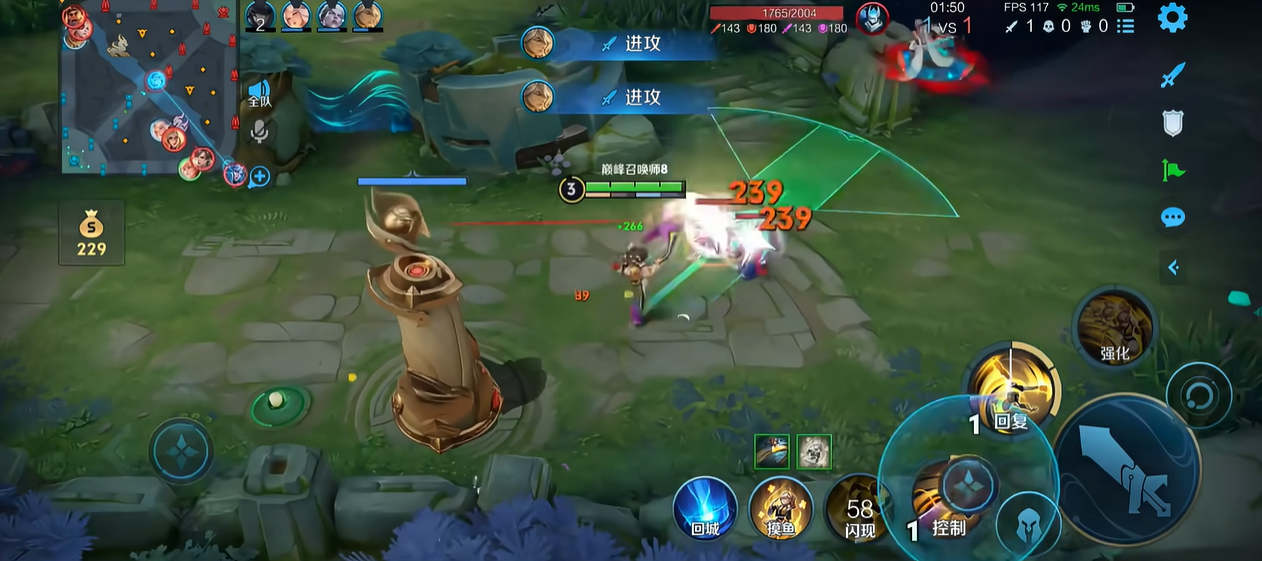The width and height of the screenshot is (1262, 561).
Task: Collapse the signal panel with the arrow
Action: point(1173,267)
